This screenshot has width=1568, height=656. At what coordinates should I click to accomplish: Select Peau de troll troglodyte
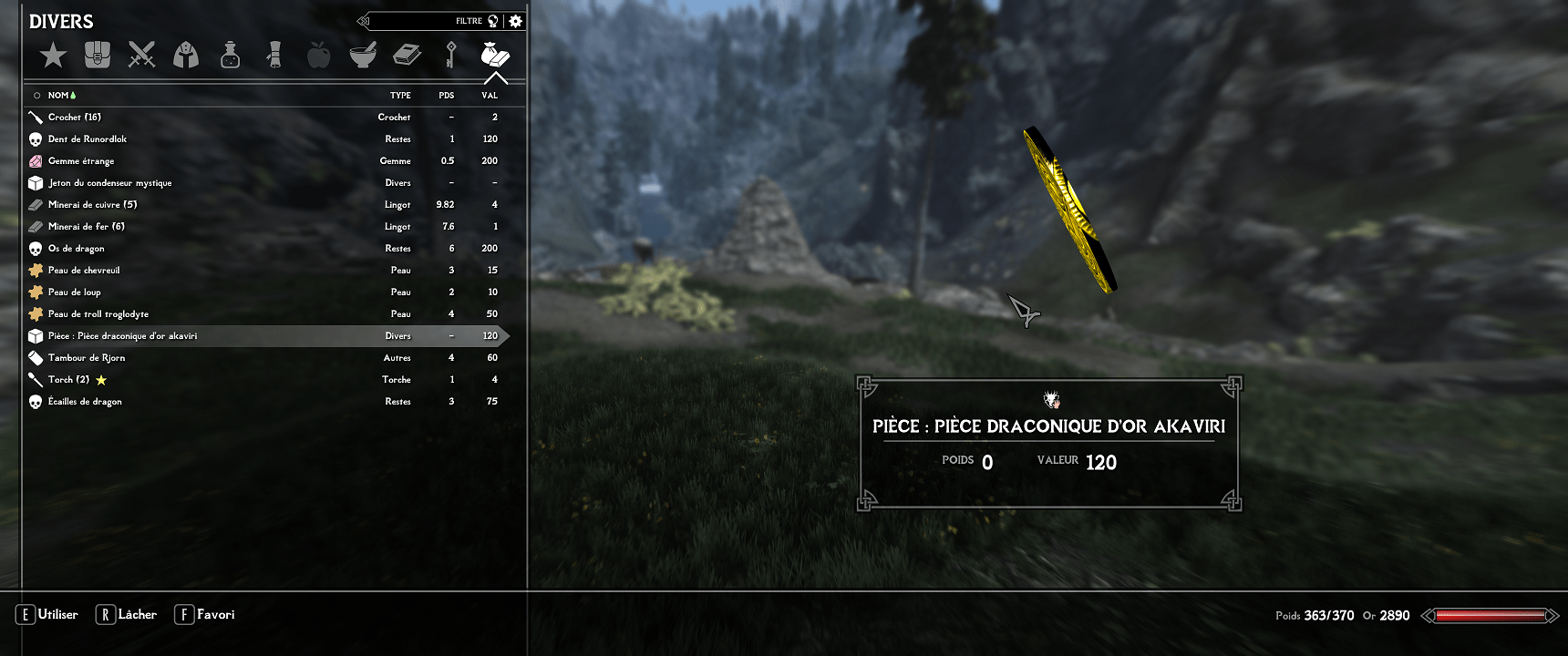coord(98,314)
